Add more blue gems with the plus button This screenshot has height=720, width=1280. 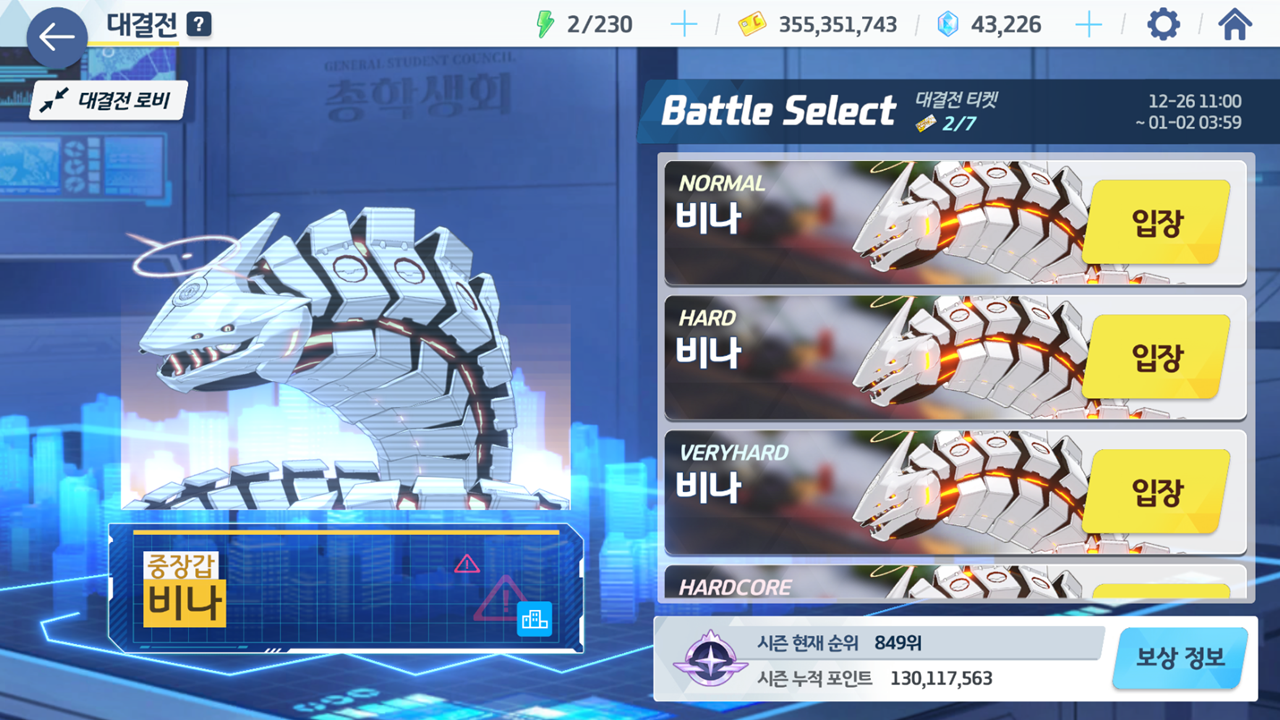[1088, 25]
